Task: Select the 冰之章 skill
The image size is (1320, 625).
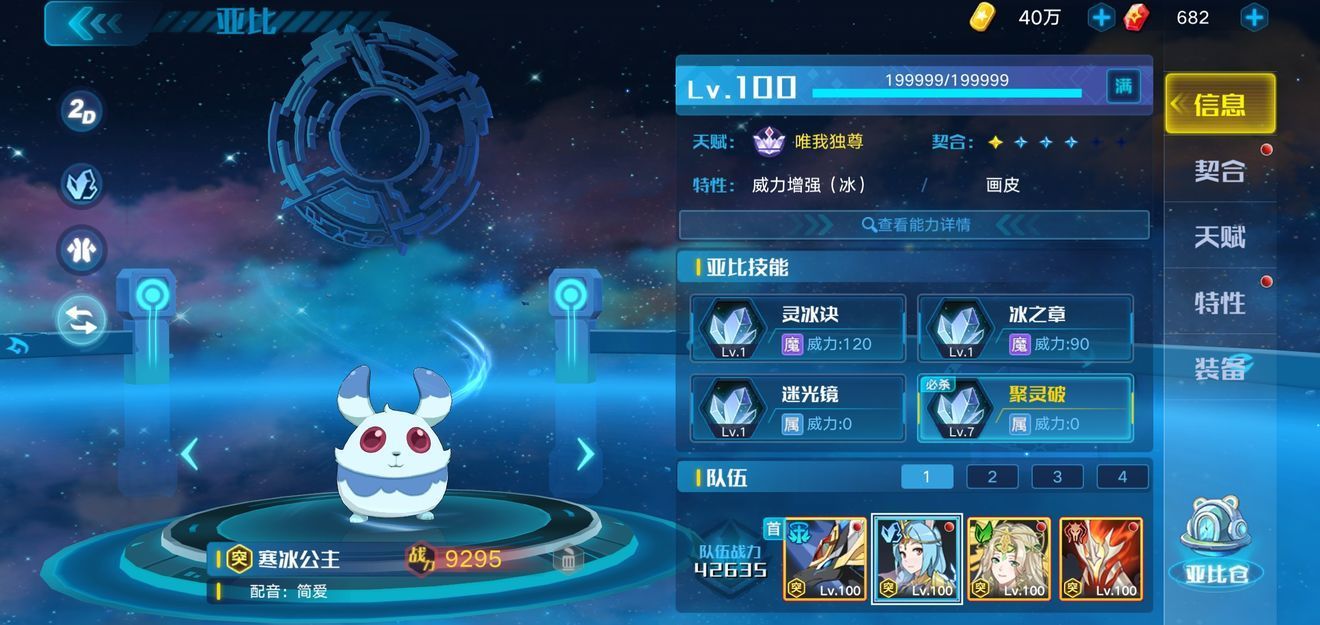Action: click(1025, 328)
